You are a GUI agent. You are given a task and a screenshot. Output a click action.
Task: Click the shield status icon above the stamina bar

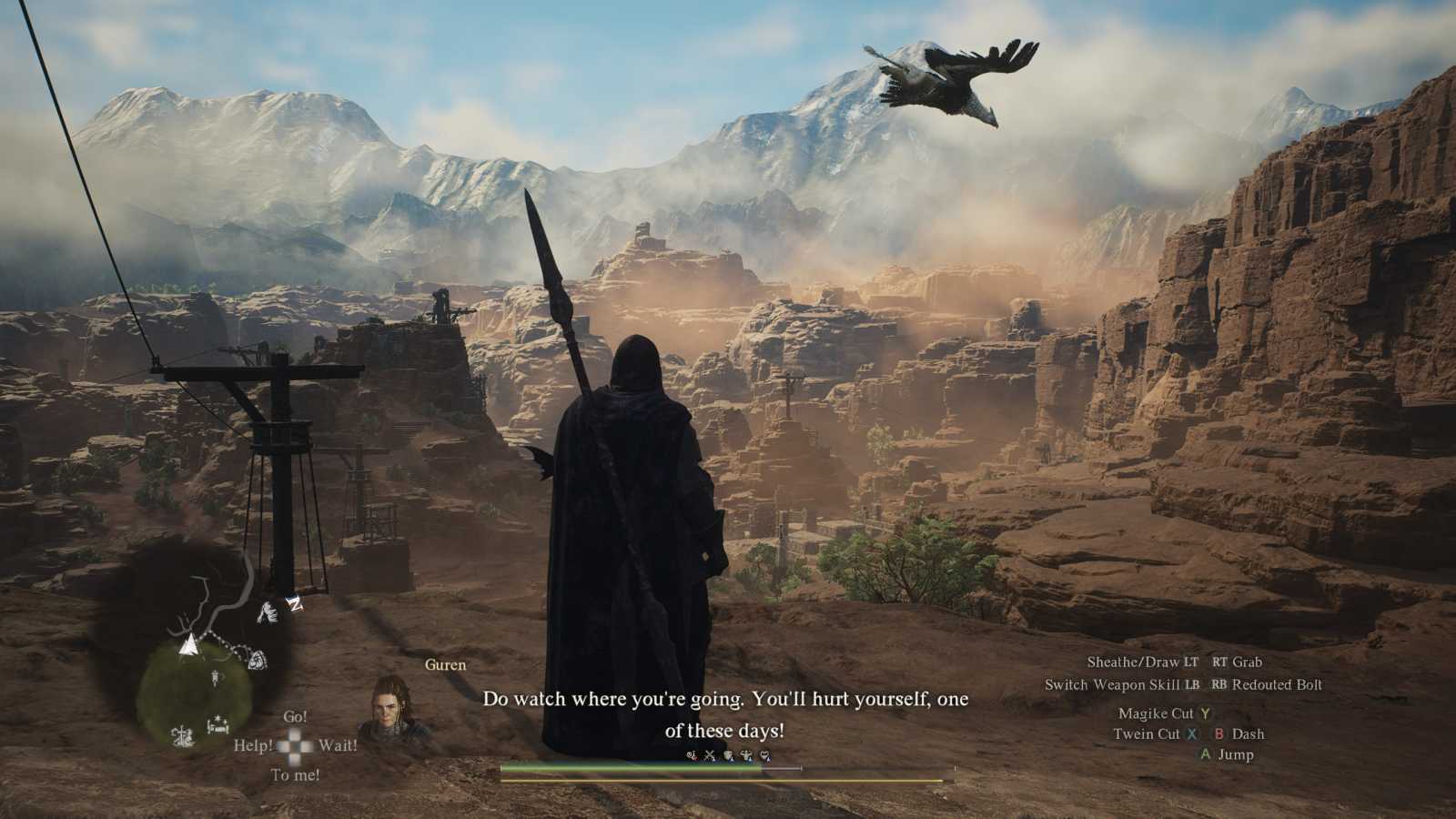728,756
